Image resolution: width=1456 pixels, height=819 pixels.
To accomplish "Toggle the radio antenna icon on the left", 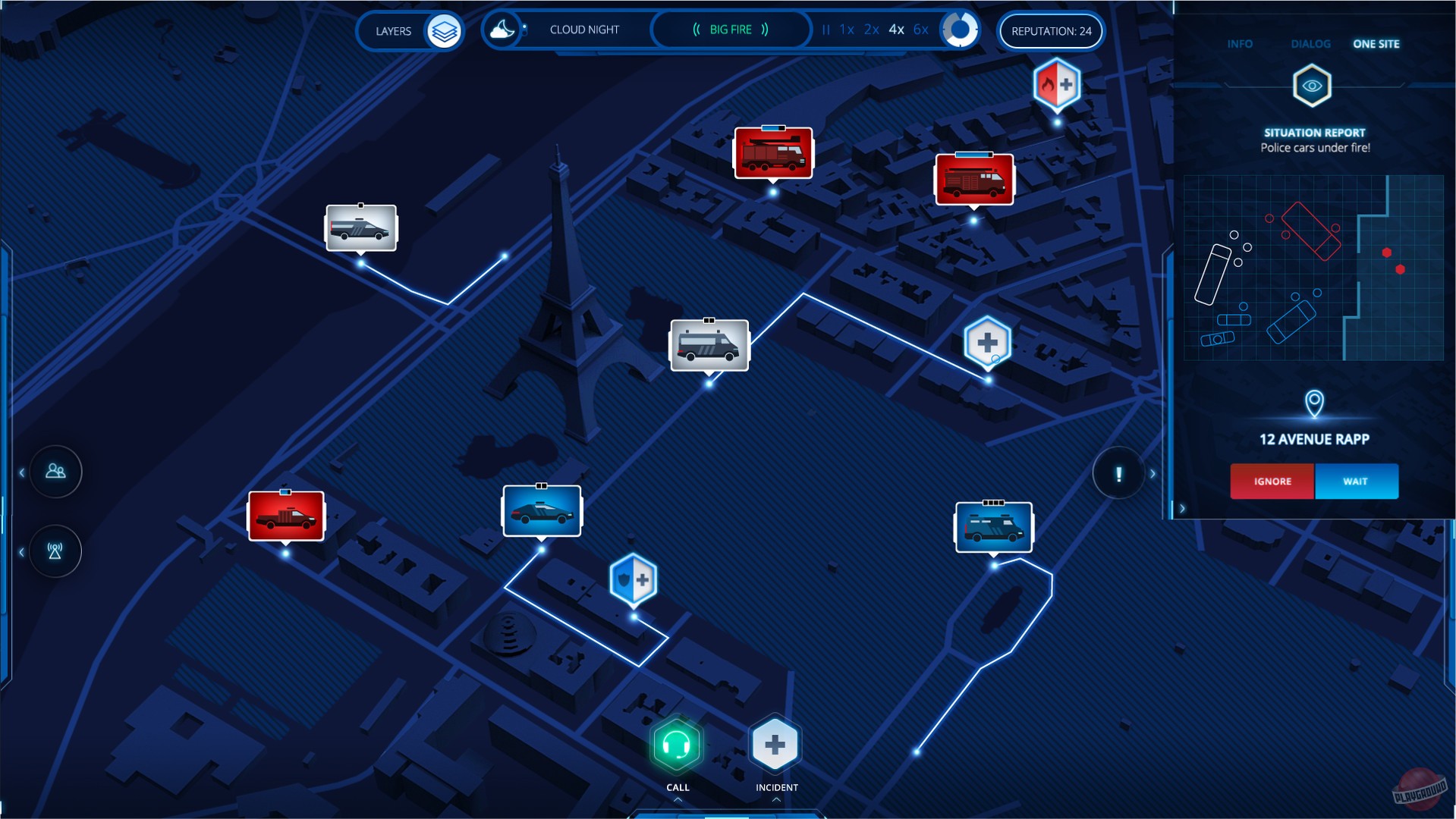I will pos(54,551).
